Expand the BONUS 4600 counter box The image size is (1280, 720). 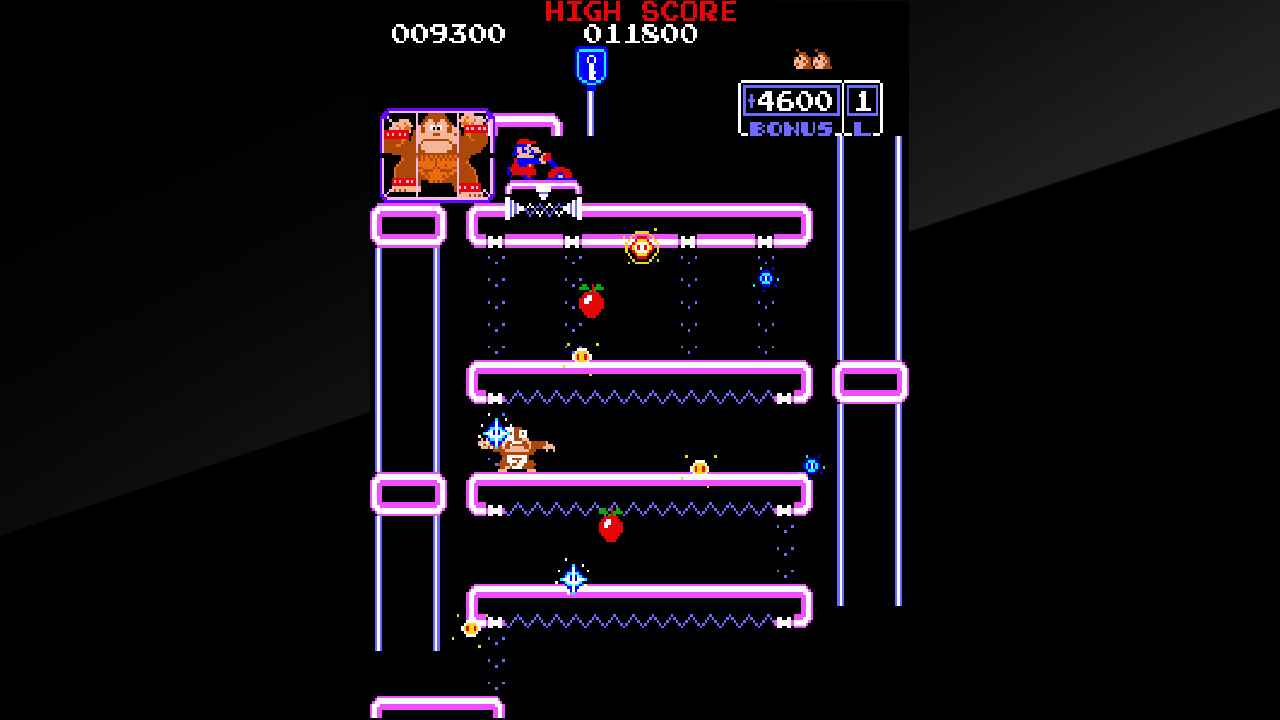coord(790,100)
